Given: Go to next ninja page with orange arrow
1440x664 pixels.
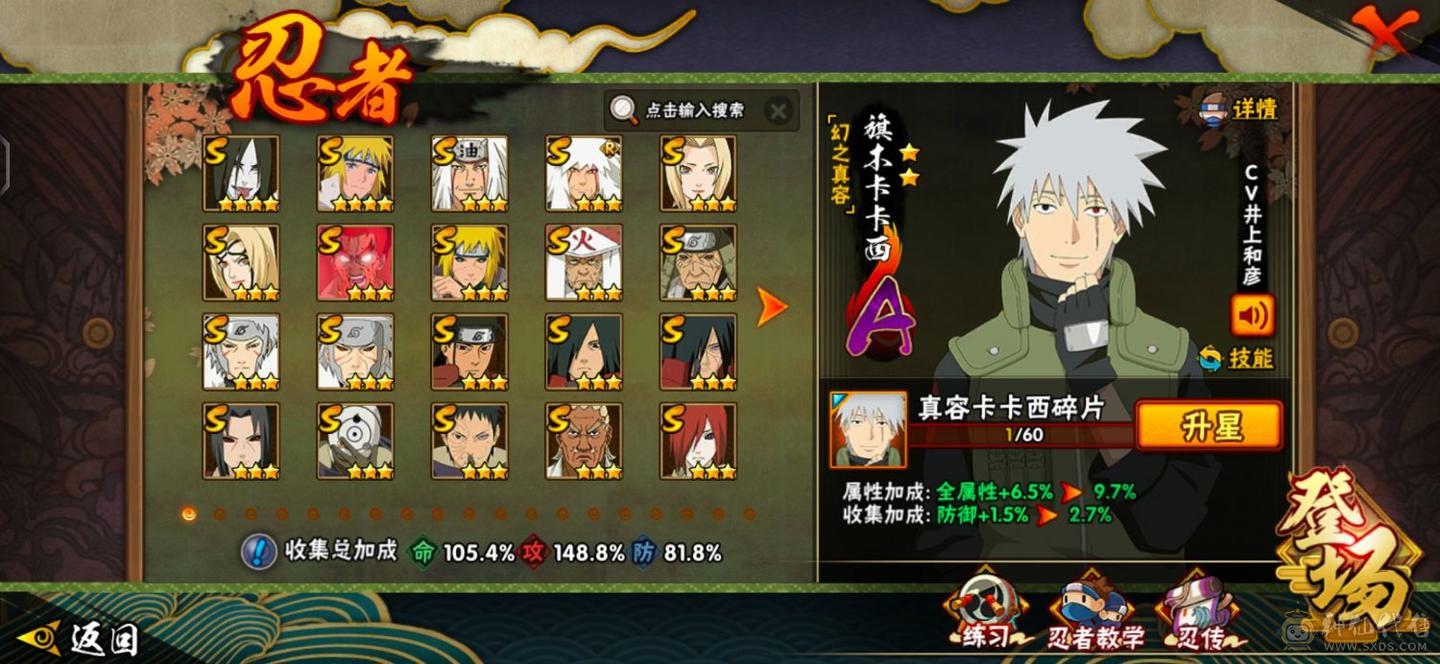Looking at the screenshot, I should (x=771, y=307).
